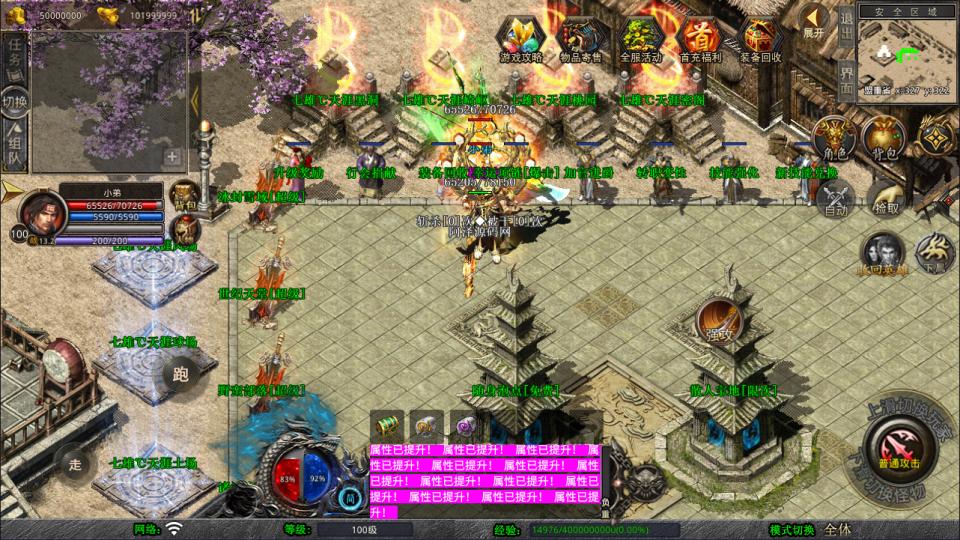
Task: Toggle the 走 walk movement button
Action: click(x=75, y=463)
